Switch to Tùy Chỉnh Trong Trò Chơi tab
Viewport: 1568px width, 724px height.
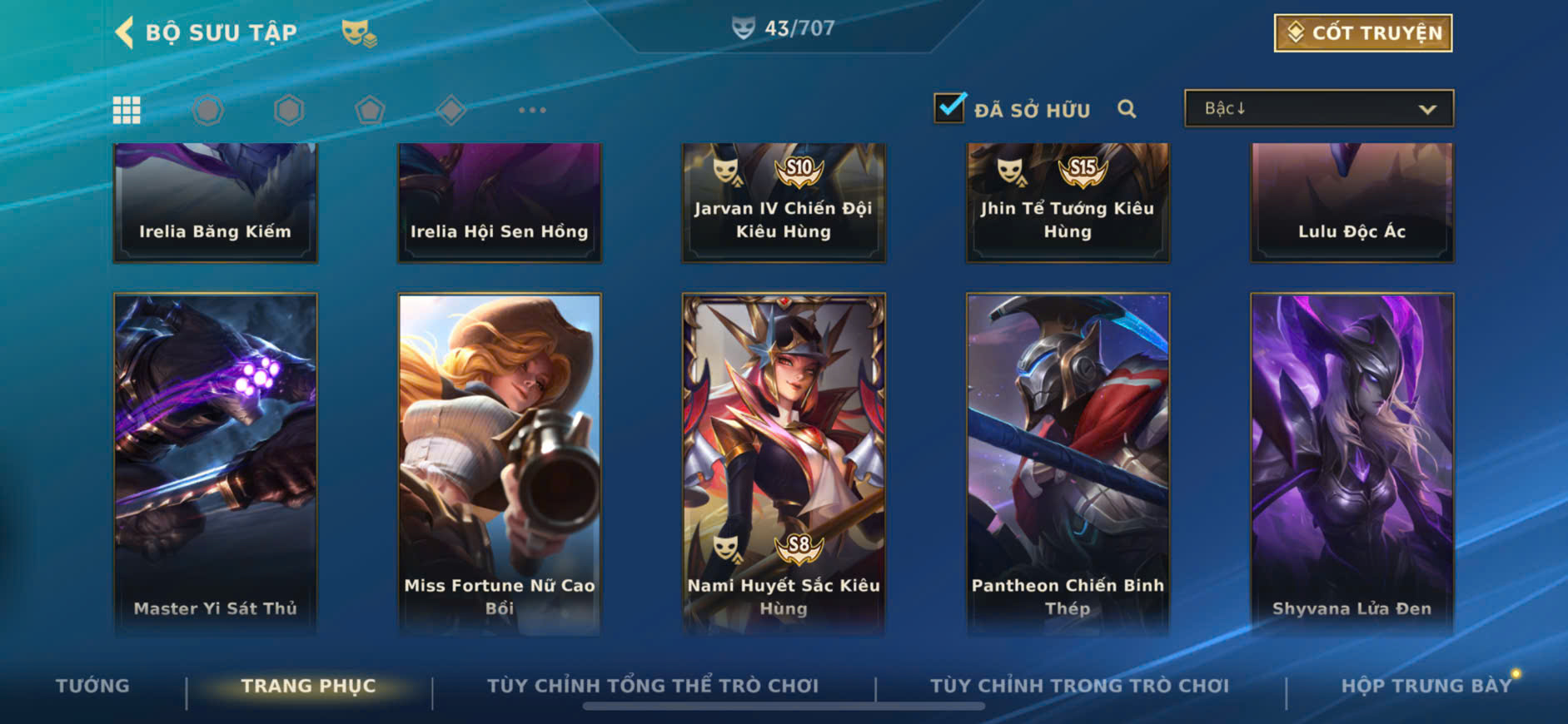(1079, 686)
